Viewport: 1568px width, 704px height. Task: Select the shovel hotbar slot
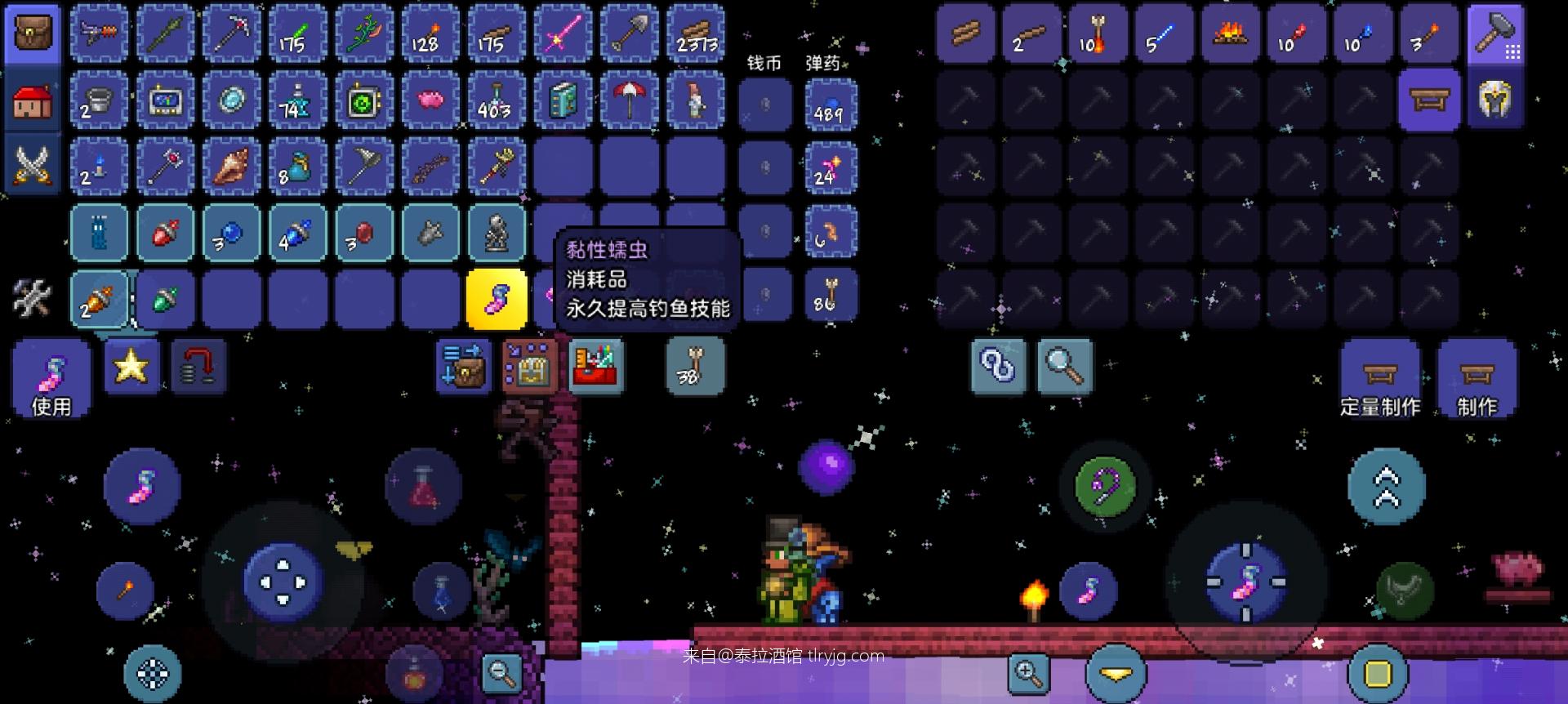pyautogui.click(x=629, y=34)
